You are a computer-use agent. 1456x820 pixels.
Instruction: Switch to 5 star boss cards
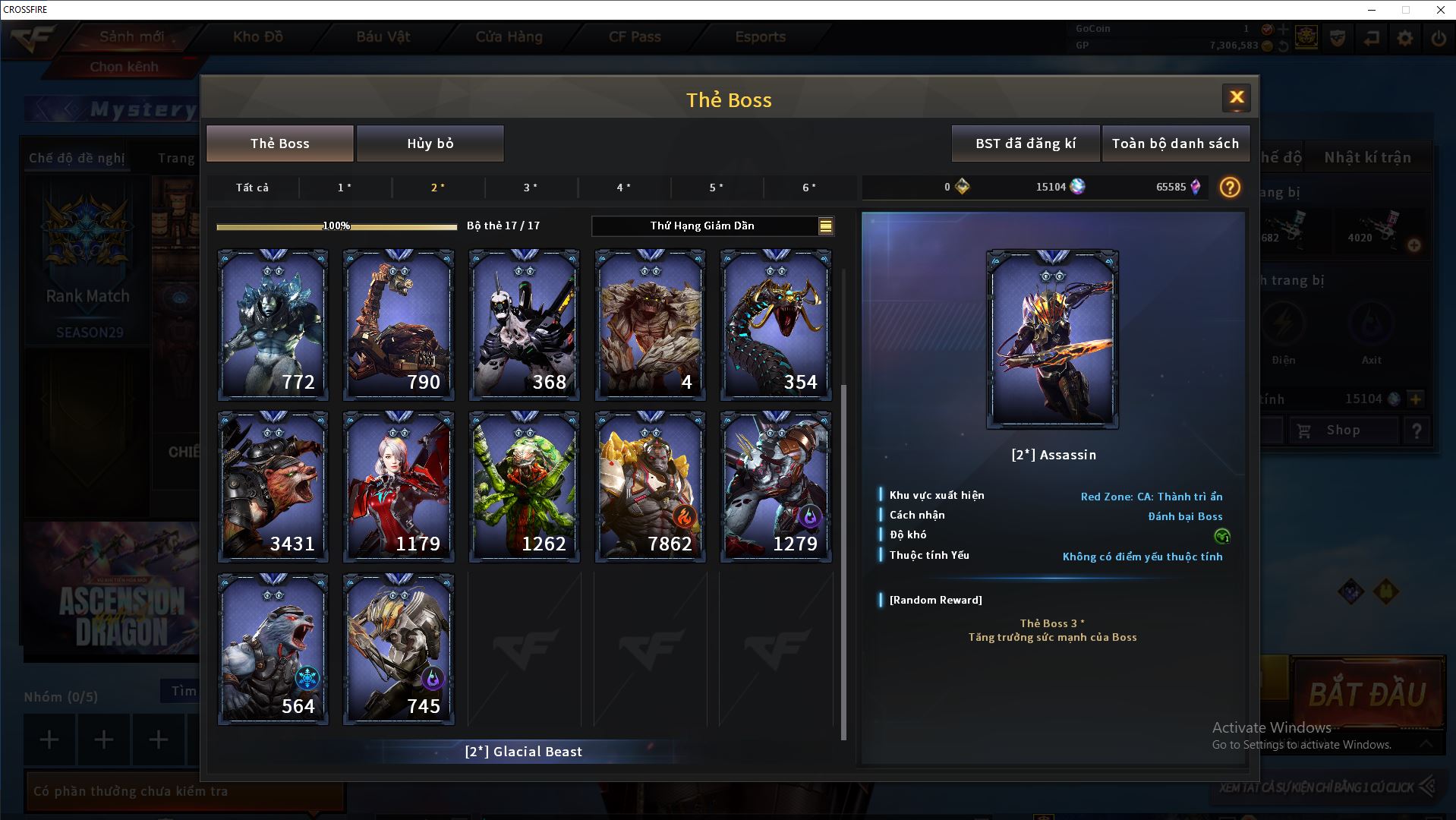point(716,188)
